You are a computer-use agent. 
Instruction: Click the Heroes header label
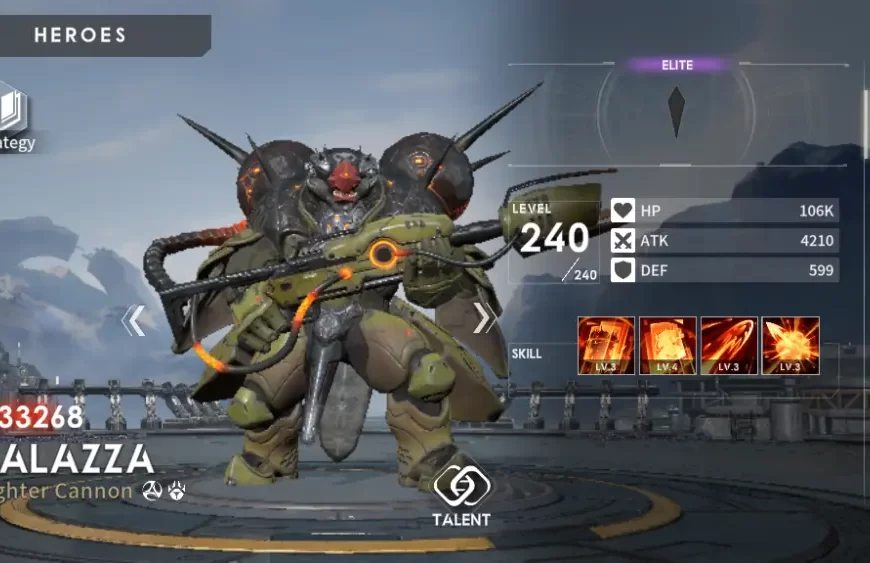coord(81,36)
